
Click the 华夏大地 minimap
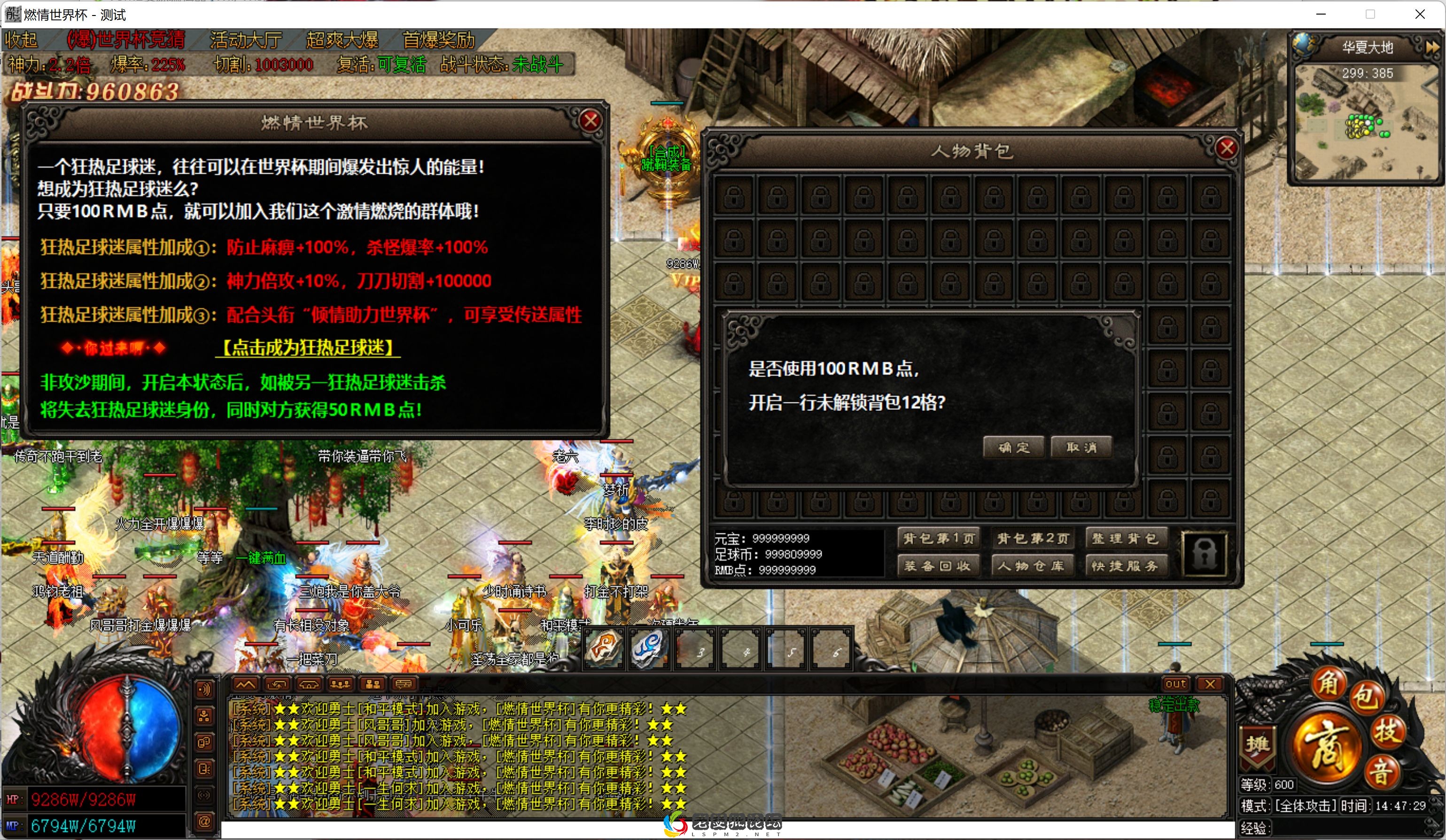click(1366, 123)
